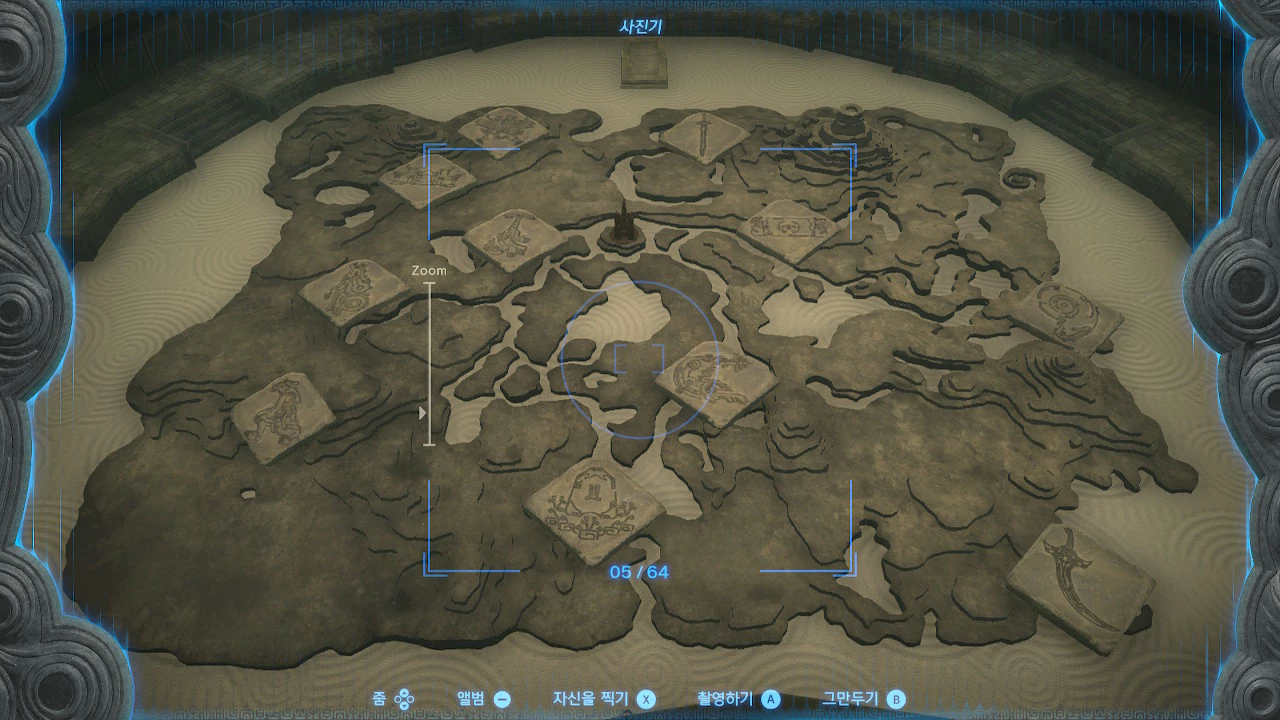Viewport: 1280px width, 720px height.
Task: Click the Zoom slider track
Action: [431, 362]
